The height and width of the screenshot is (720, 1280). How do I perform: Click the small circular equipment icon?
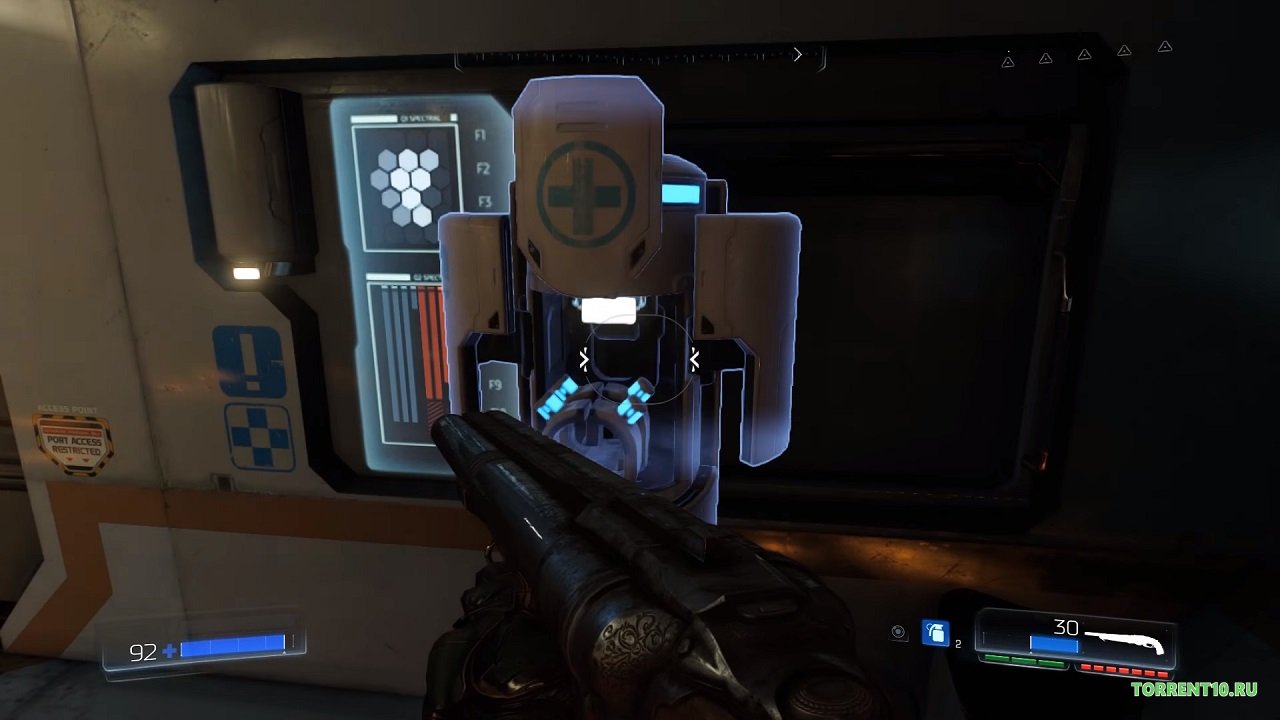(898, 632)
